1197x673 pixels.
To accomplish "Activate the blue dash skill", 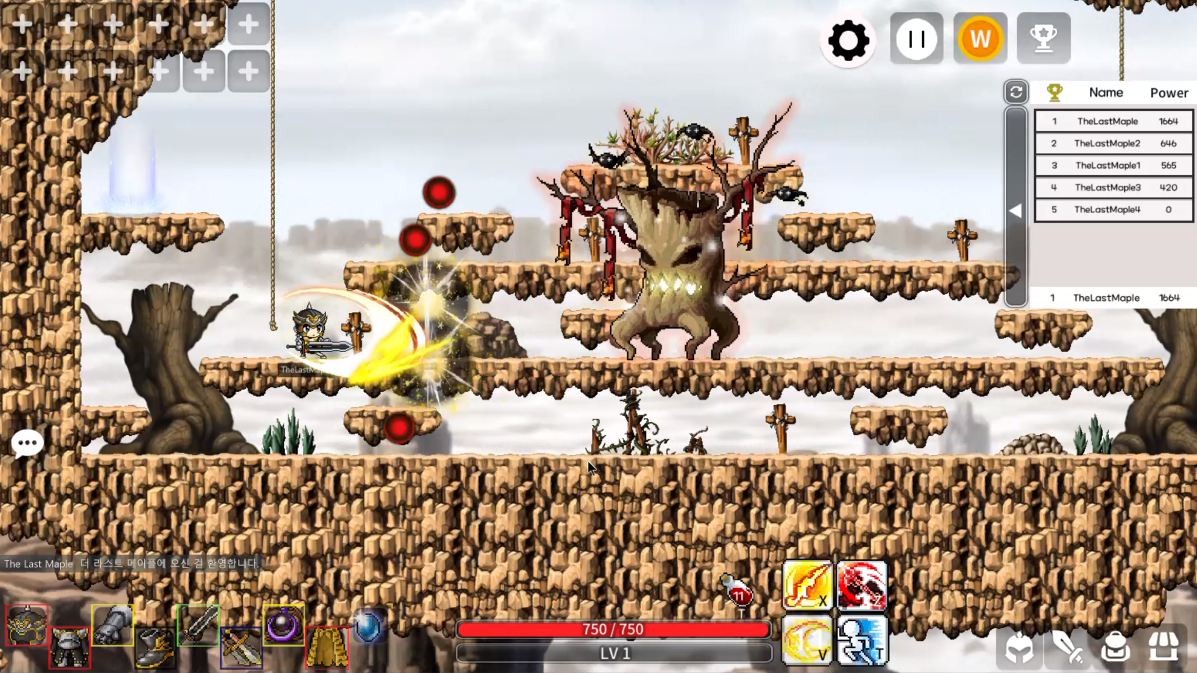I will [x=862, y=640].
